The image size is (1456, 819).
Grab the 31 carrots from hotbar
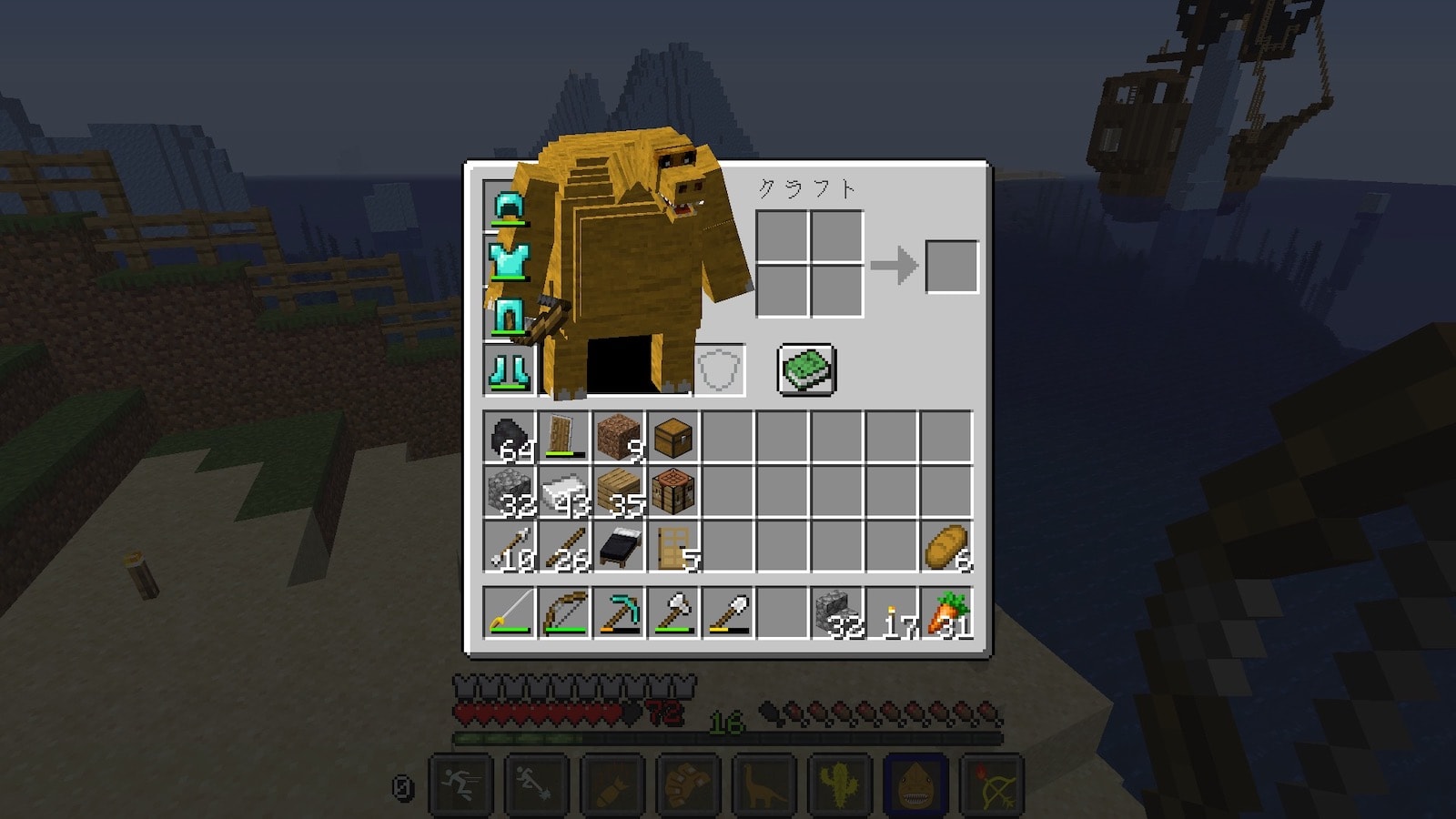pos(946,612)
